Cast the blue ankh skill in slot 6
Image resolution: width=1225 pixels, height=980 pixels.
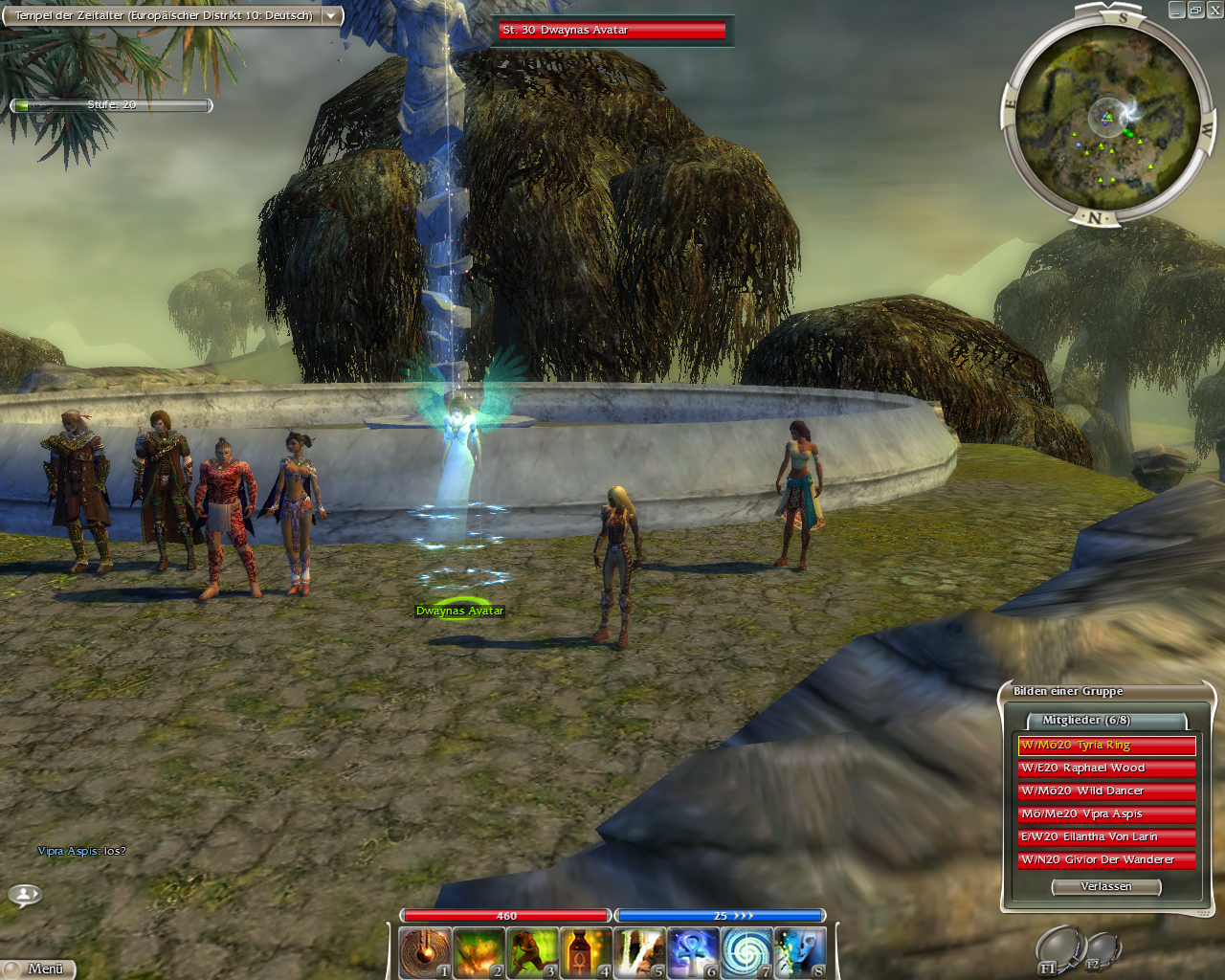(x=693, y=952)
